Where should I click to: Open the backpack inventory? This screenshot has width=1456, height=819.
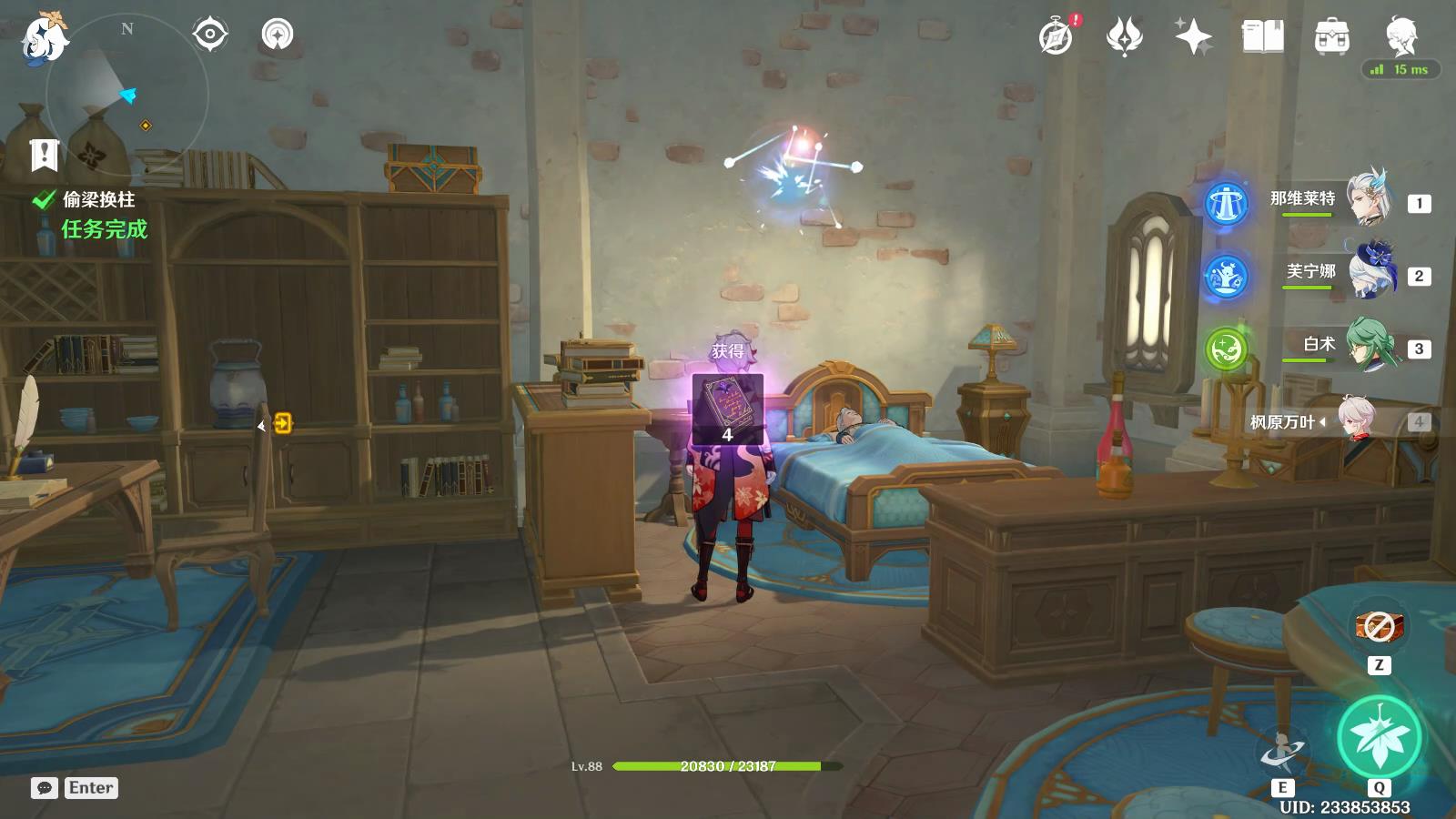point(1331,36)
